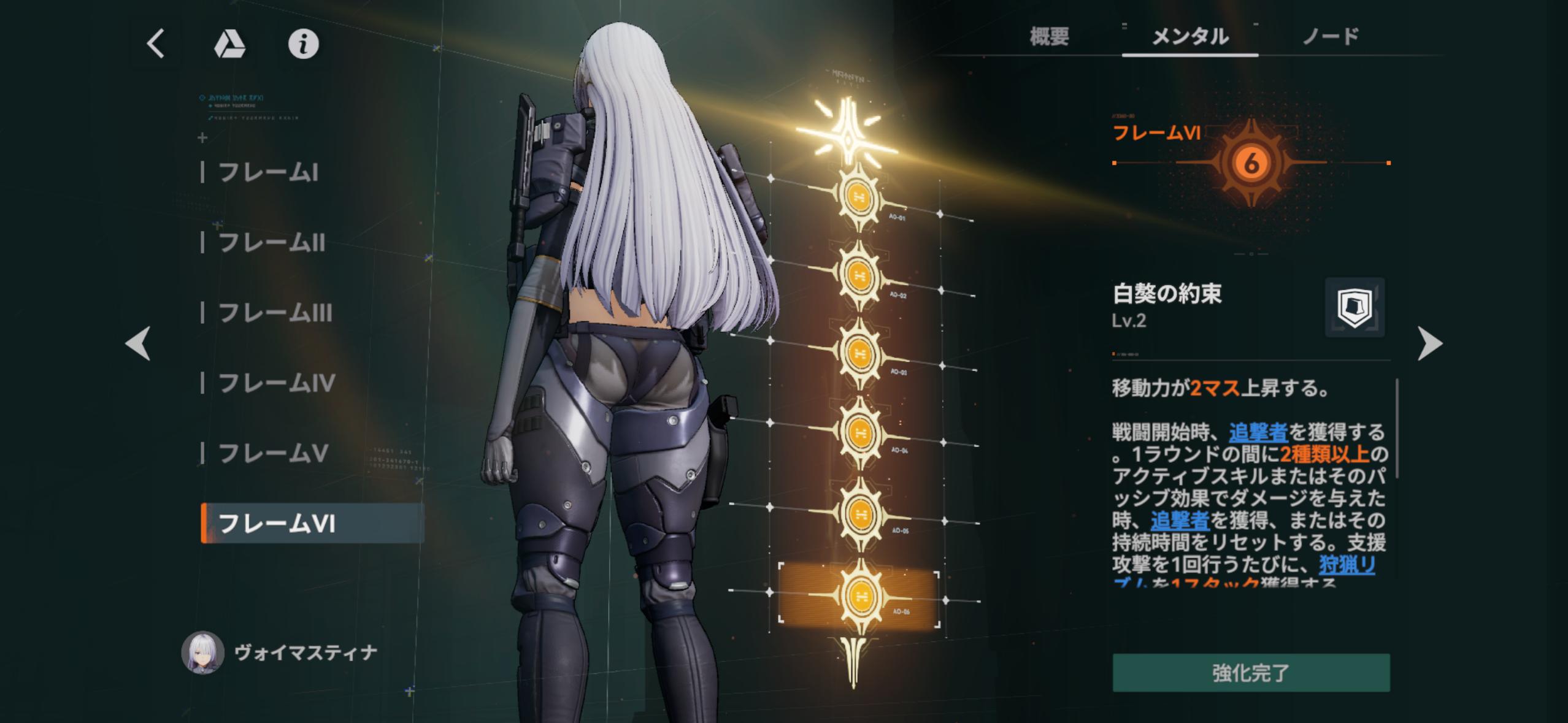This screenshot has height=723, width=1568.
Task: Choose フレームI in the list
Action: 268,173
